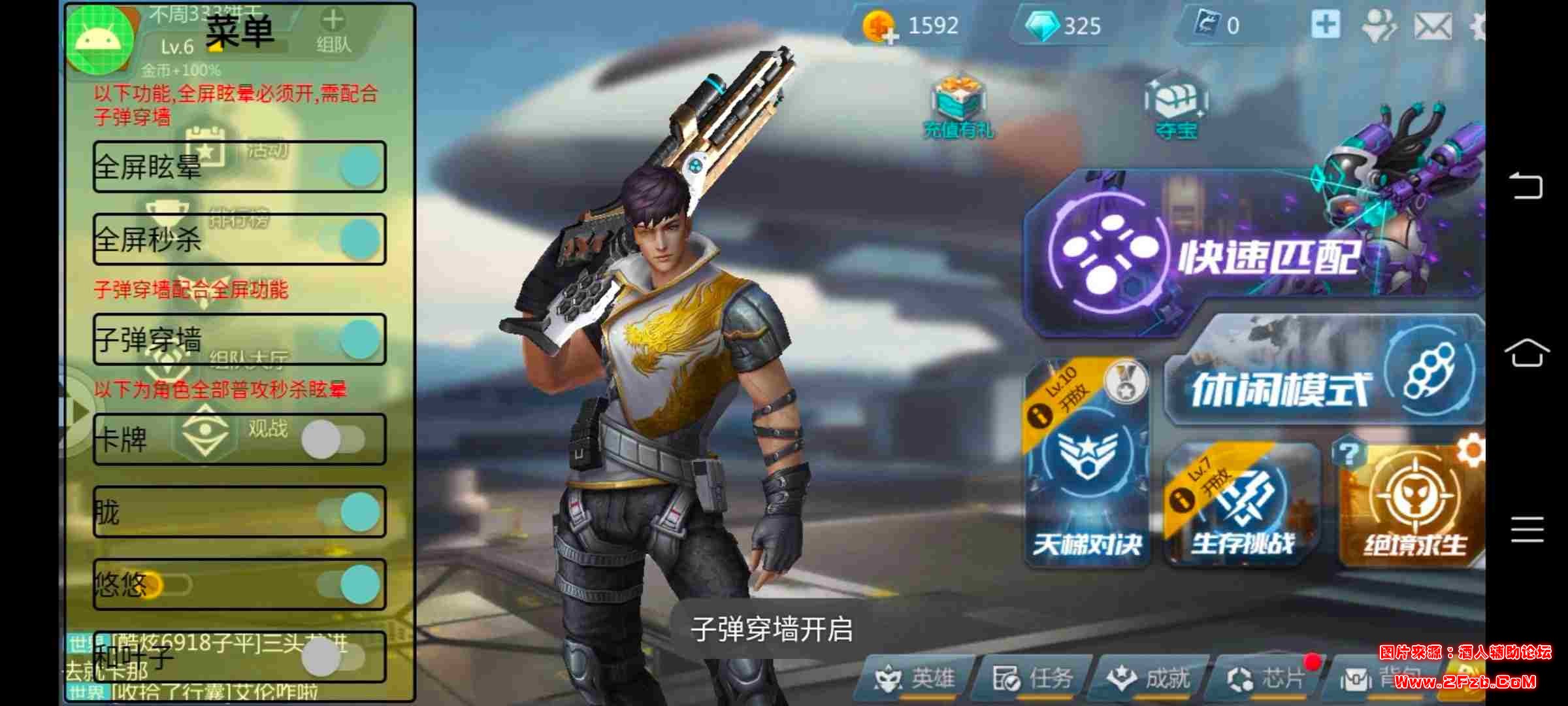Screen dimensions: 1568x706
Task: Open the 任务 missions tab
Action: 1032,679
